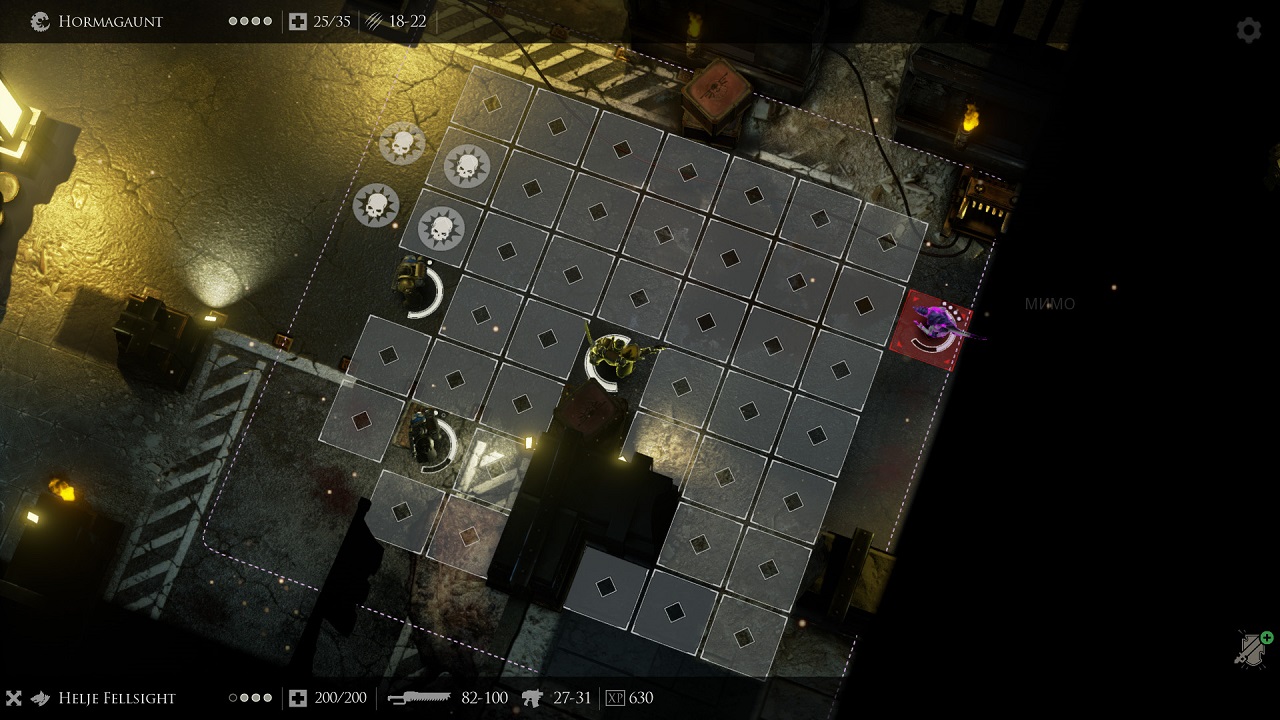Attack the Hormagaunt on the red tile

point(933,326)
